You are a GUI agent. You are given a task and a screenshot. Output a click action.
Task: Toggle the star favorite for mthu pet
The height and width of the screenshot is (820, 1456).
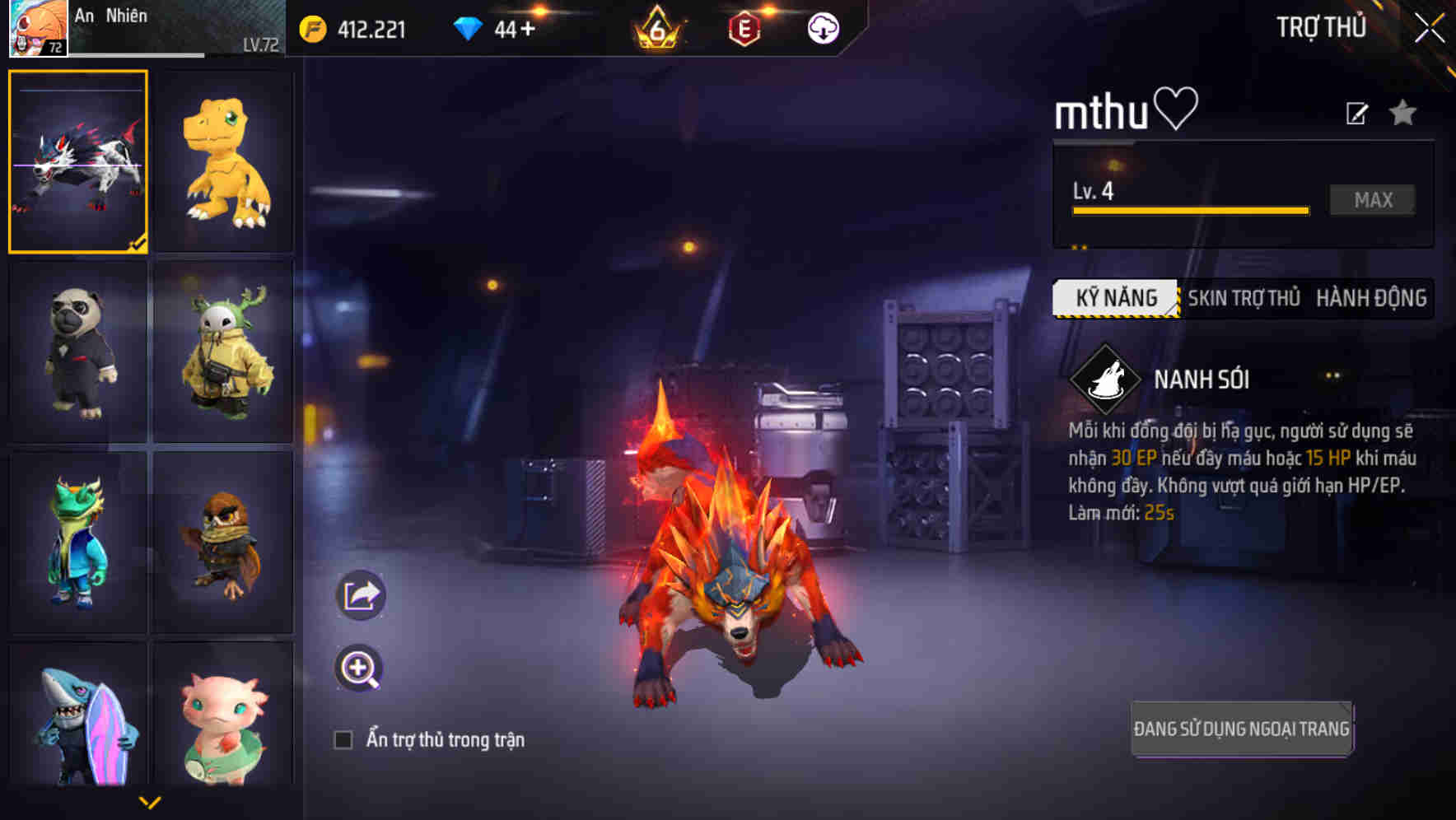[x=1402, y=114]
